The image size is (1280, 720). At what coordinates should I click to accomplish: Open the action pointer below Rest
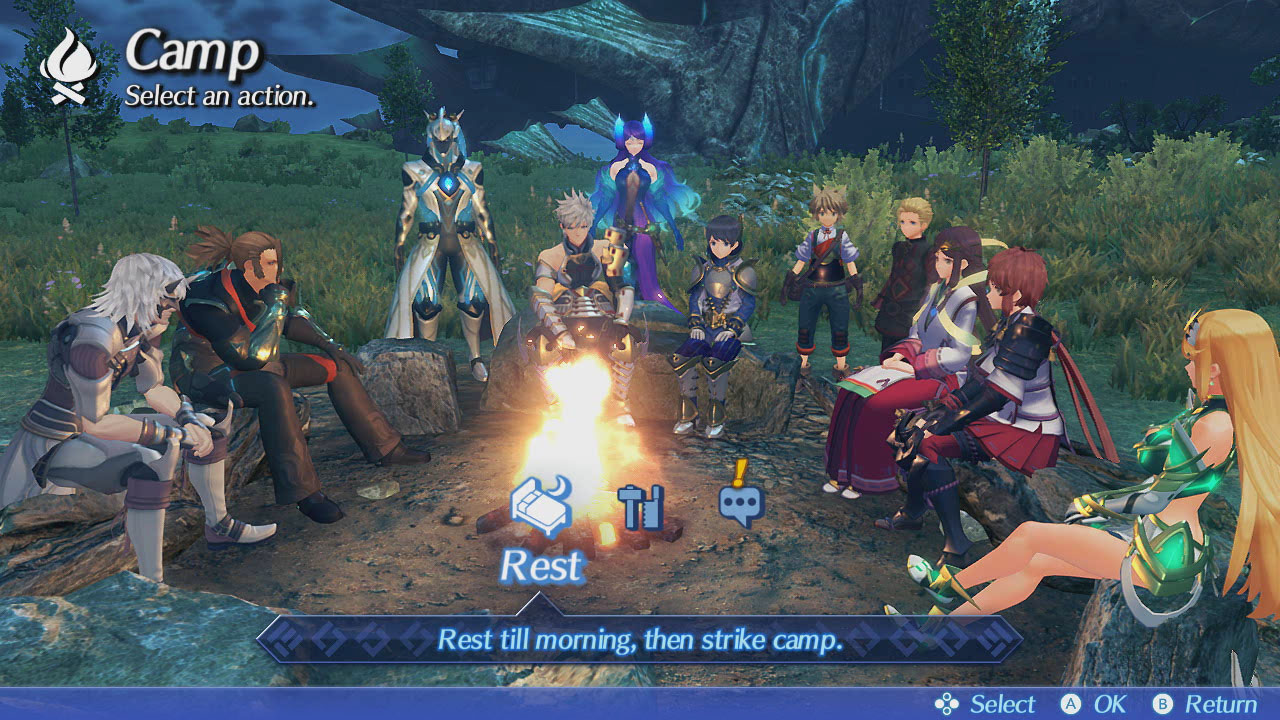click(540, 602)
